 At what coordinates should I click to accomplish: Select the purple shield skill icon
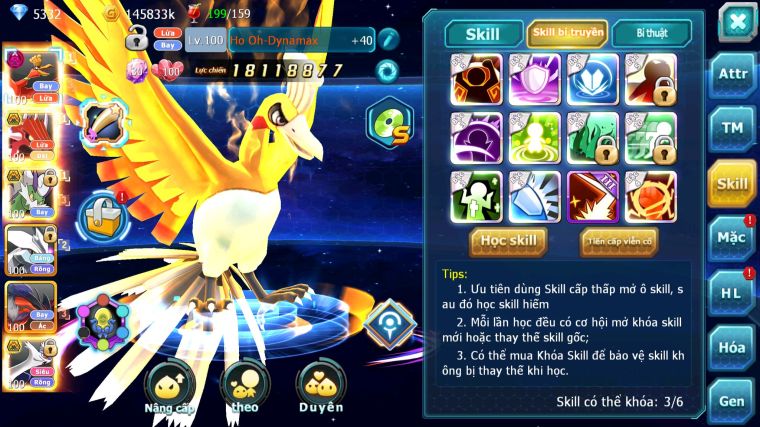[x=534, y=79]
